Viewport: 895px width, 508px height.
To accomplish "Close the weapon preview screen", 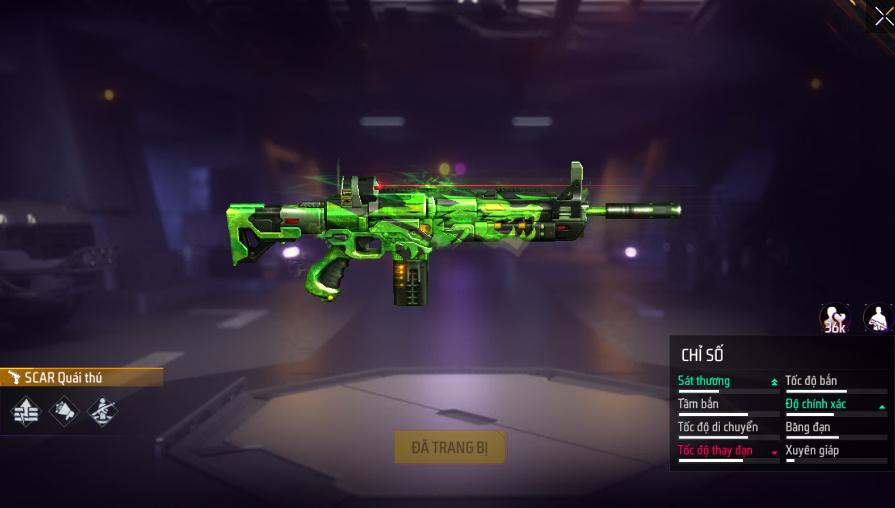I will [881, 16].
